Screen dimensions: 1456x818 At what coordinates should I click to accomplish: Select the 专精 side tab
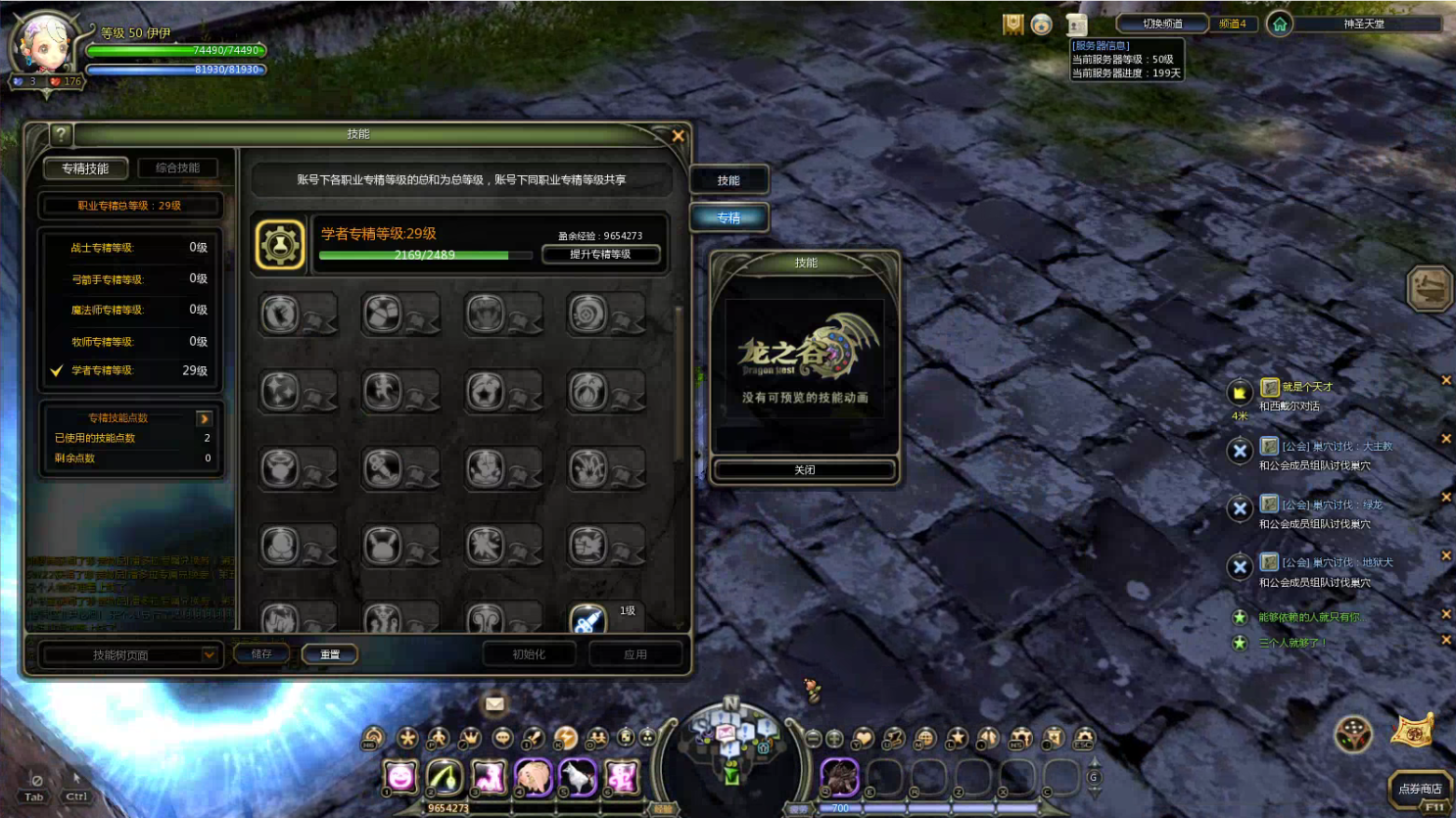(x=728, y=217)
